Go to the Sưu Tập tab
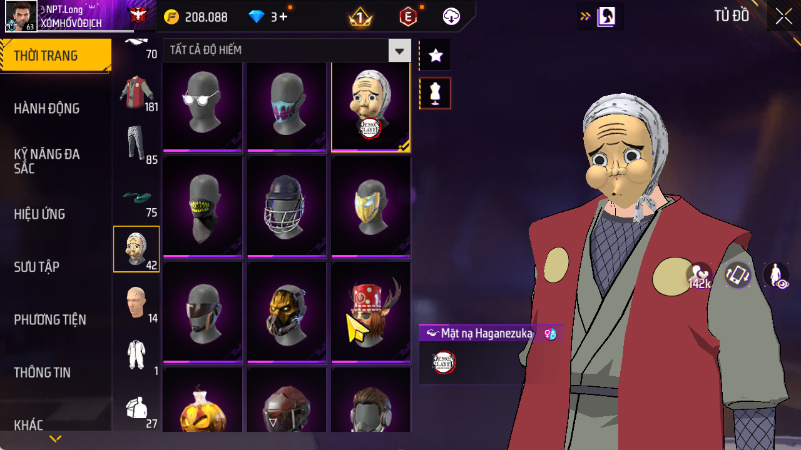801x450 pixels. pos(37,266)
